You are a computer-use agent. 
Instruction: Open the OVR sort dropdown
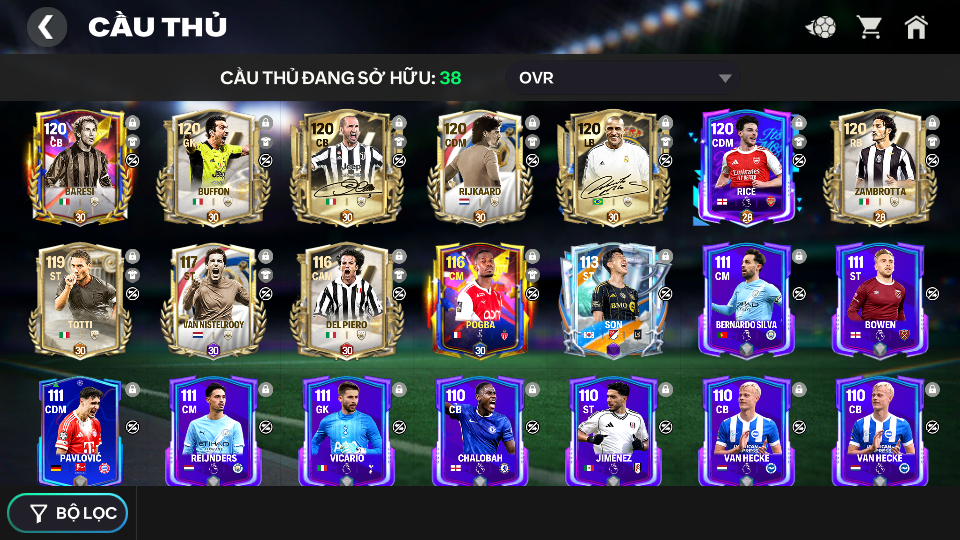pyautogui.click(x=626, y=78)
